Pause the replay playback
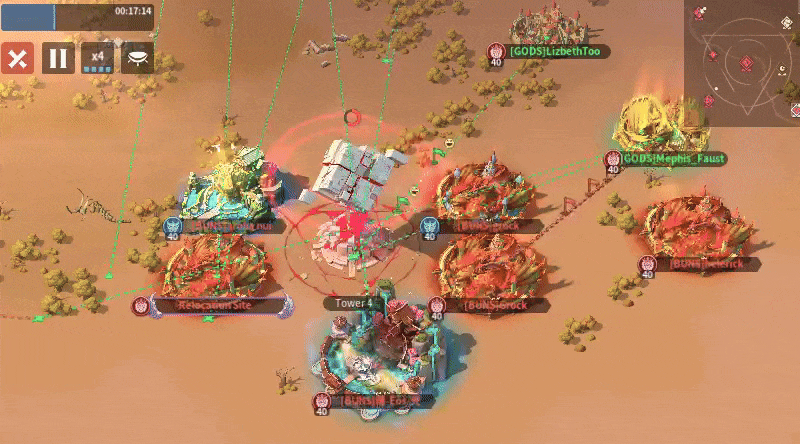 click(x=58, y=57)
